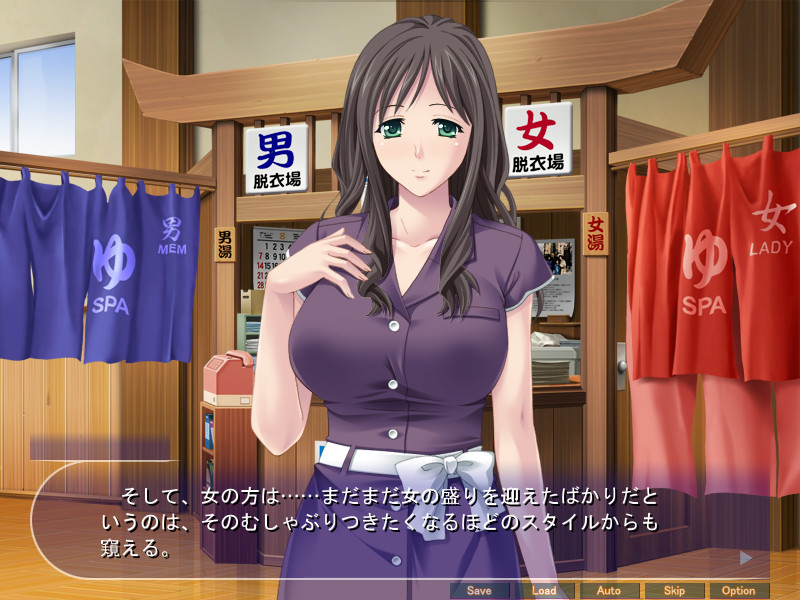Activate the Skip button

pyautogui.click(x=673, y=590)
